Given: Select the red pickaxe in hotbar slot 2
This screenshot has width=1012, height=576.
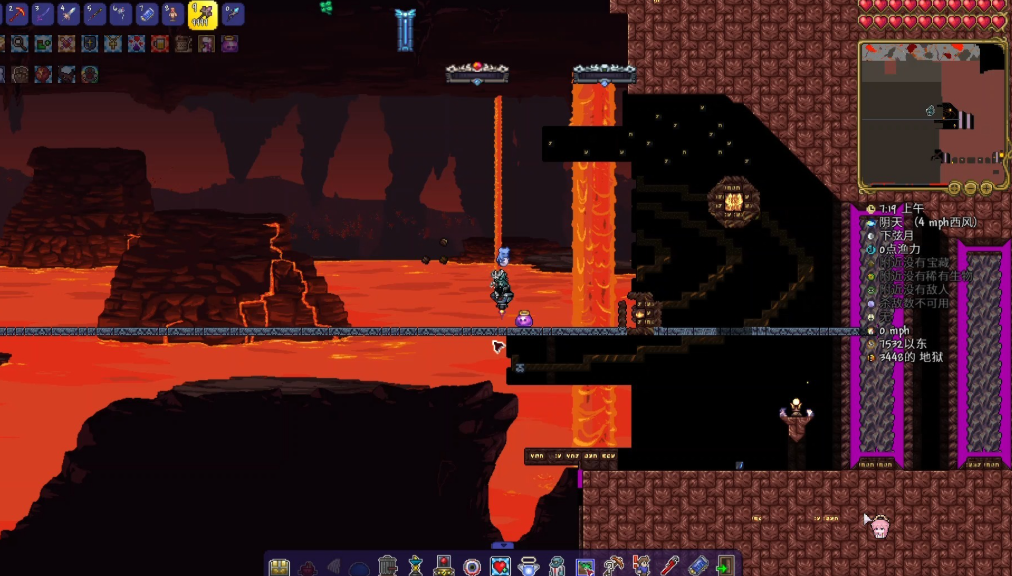Looking at the screenshot, I should click(17, 14).
